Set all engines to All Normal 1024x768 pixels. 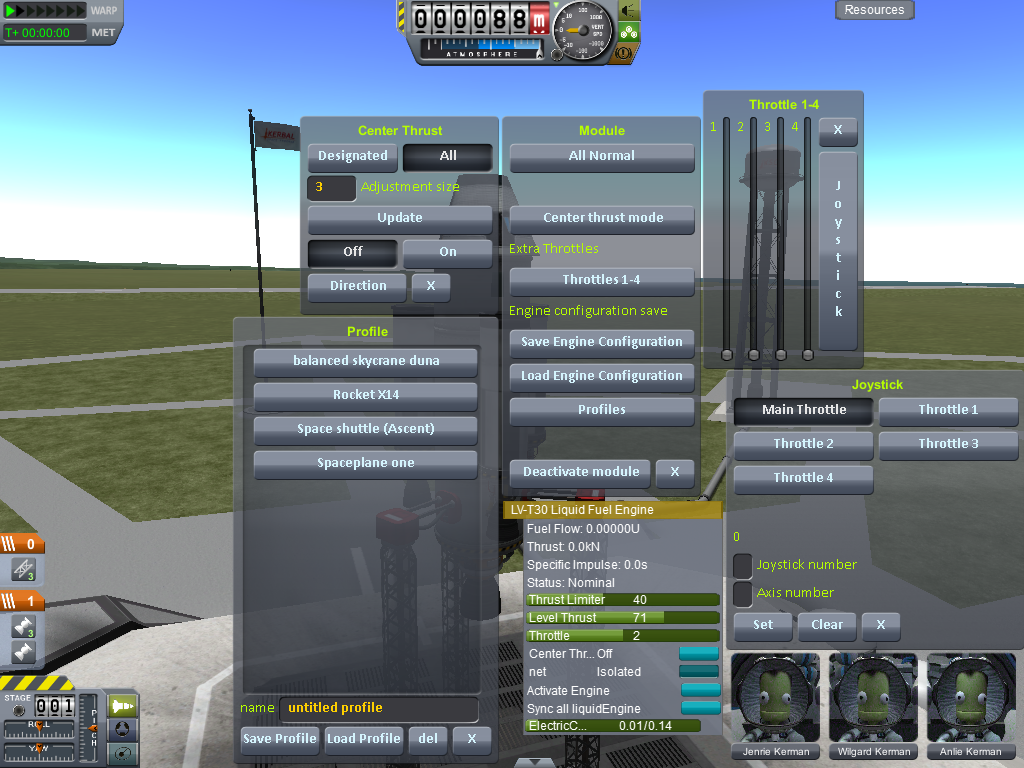(601, 156)
